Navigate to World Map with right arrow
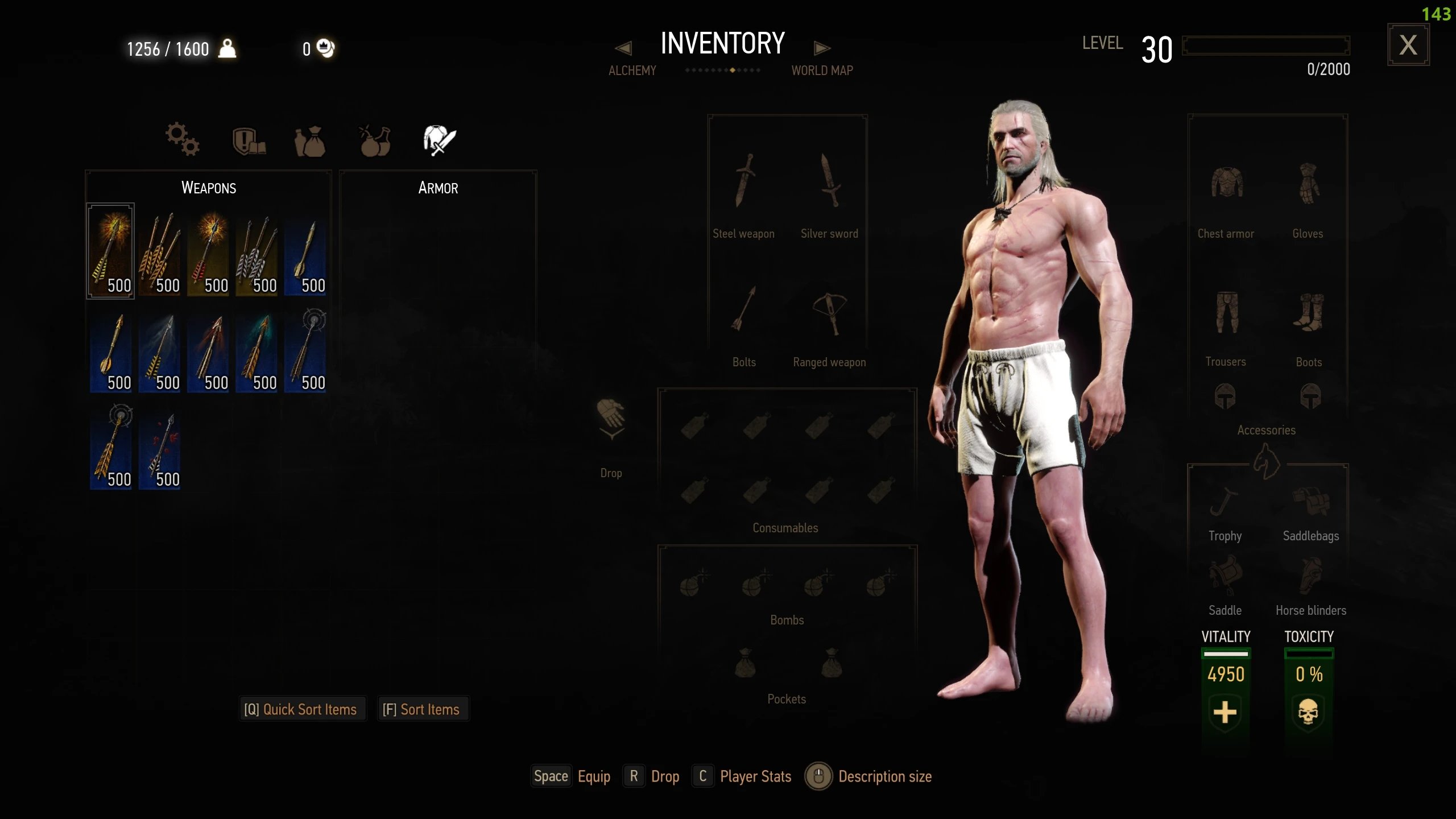 pos(822,48)
